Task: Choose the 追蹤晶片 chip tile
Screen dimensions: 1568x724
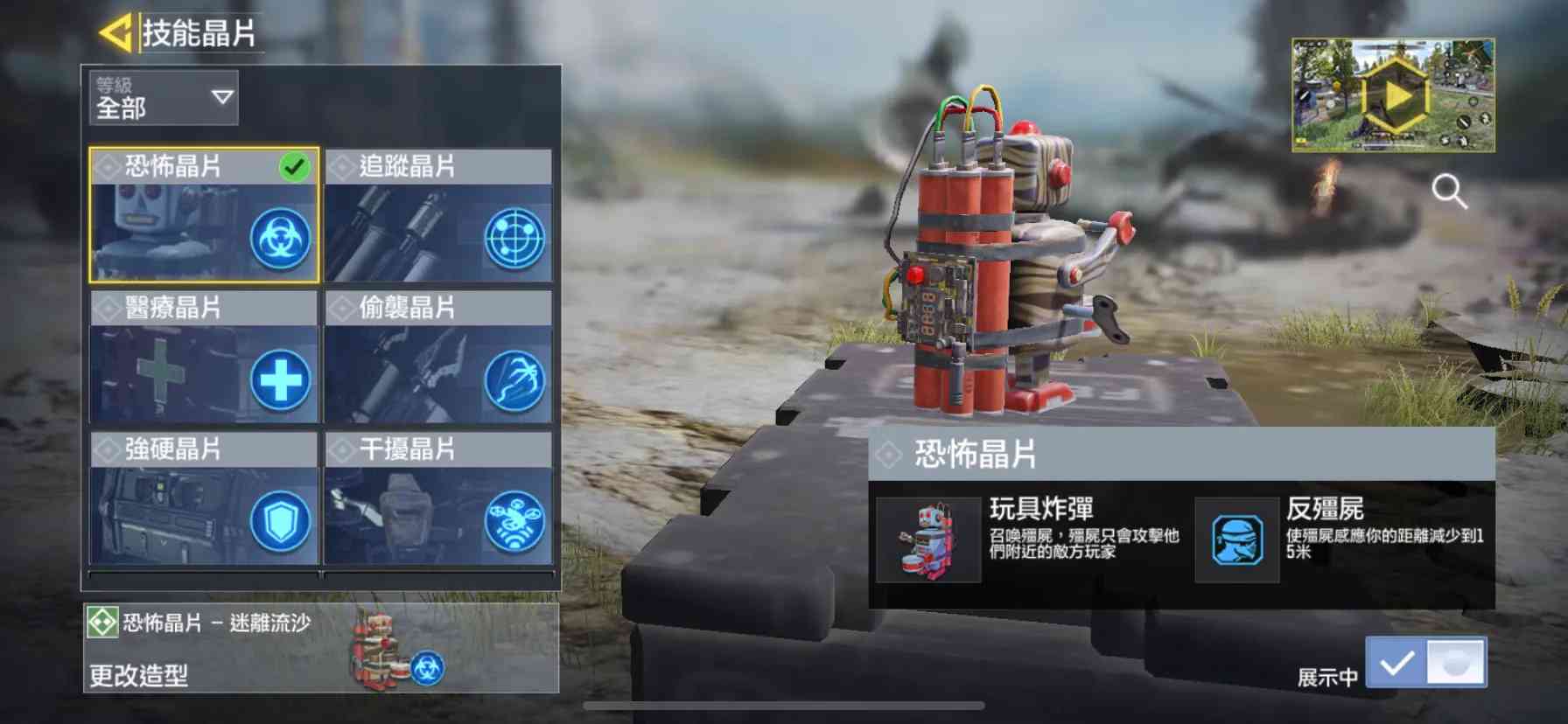Action: (438, 215)
